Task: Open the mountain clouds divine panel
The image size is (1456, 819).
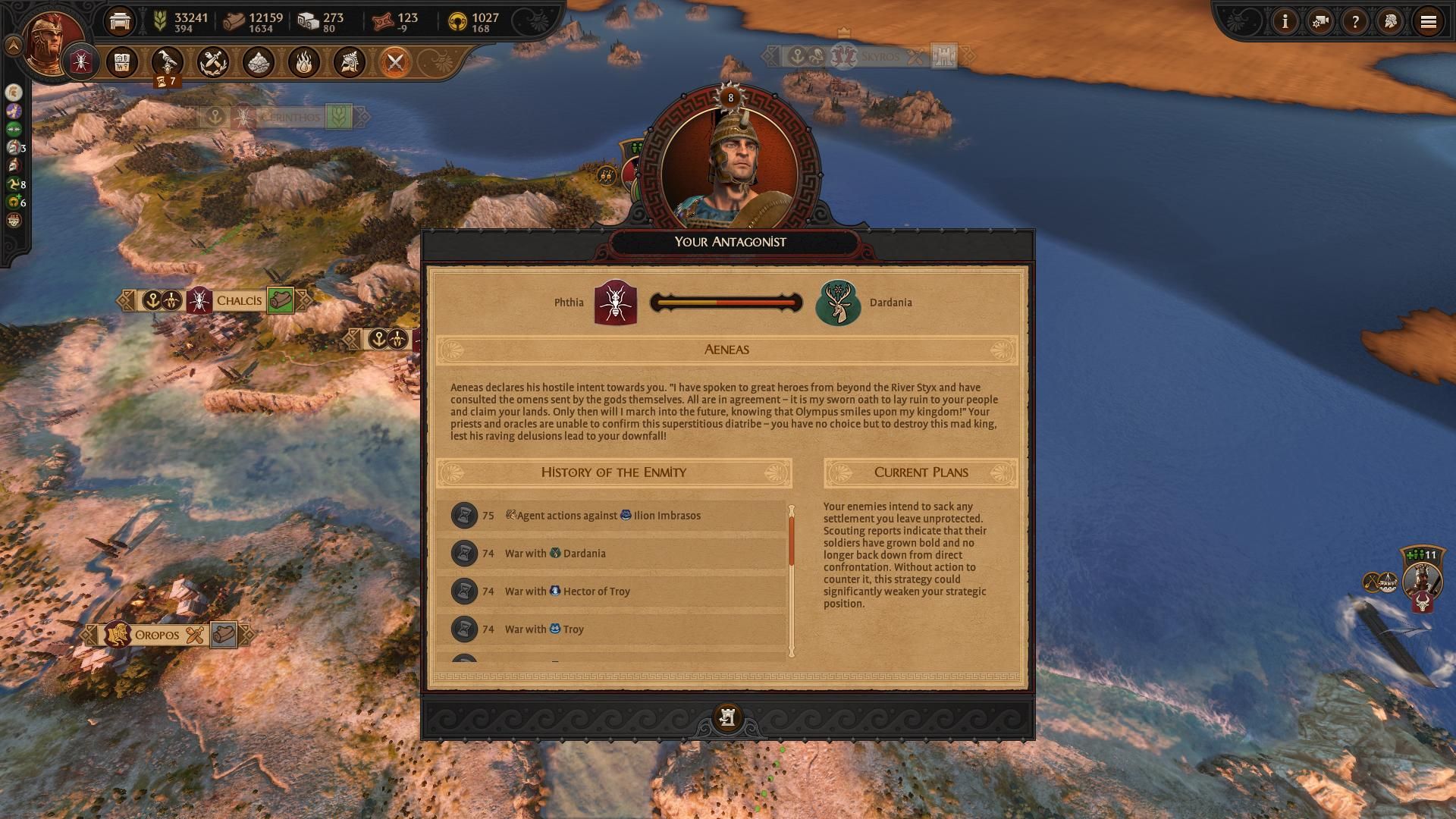Action: click(259, 62)
